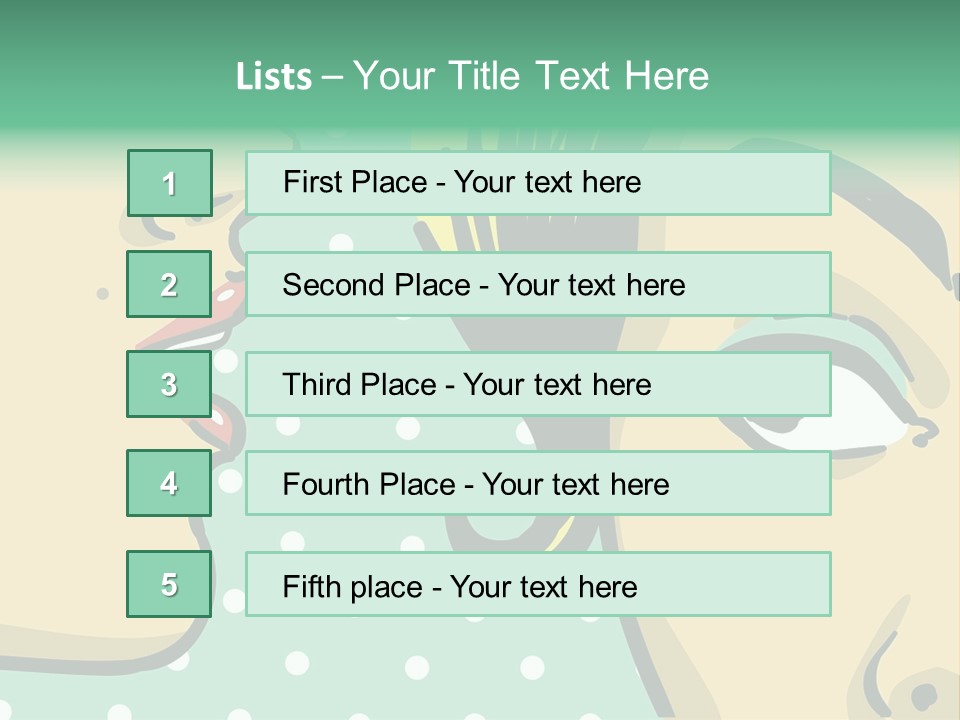
Task: Select the Second Place text row
Action: pyautogui.click(x=538, y=284)
